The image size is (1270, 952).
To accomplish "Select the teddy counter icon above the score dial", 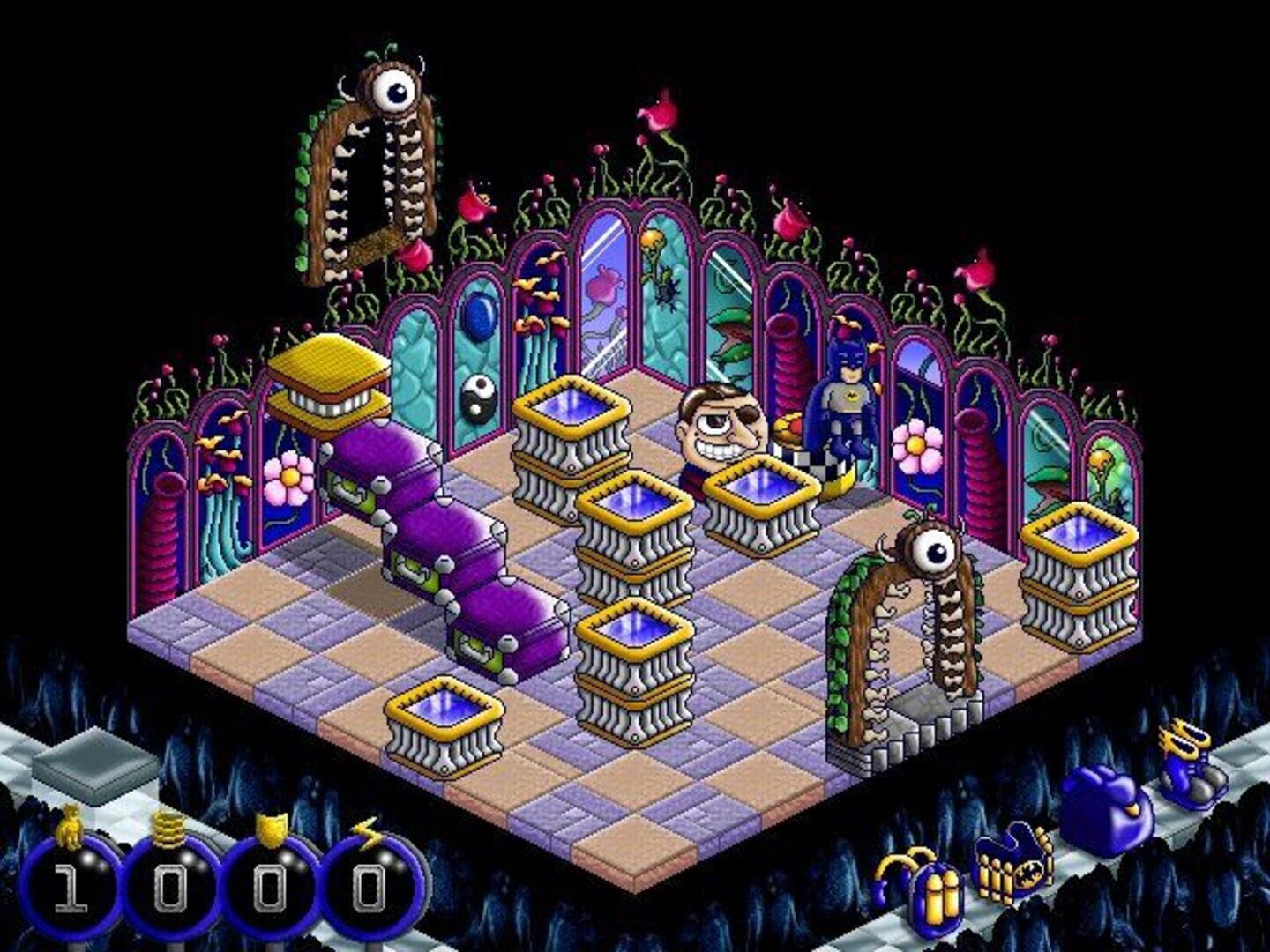I will 69,827.
